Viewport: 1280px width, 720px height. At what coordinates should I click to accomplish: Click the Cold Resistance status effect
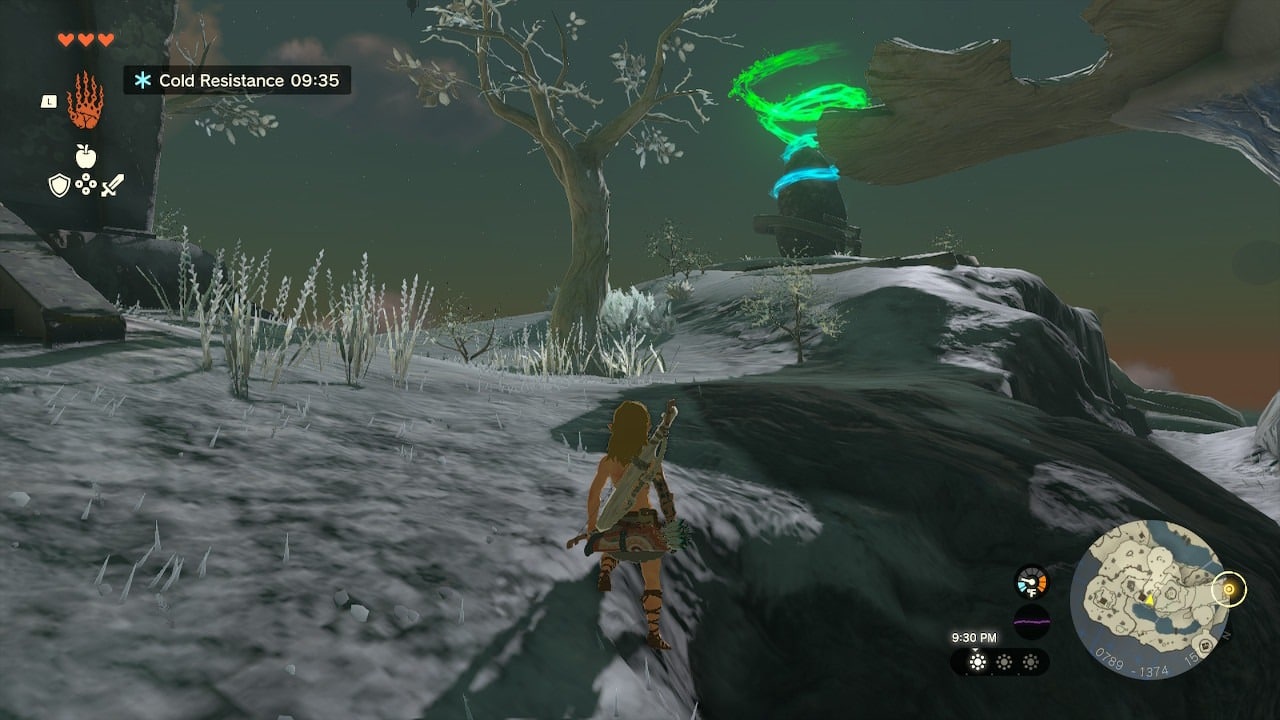click(237, 80)
